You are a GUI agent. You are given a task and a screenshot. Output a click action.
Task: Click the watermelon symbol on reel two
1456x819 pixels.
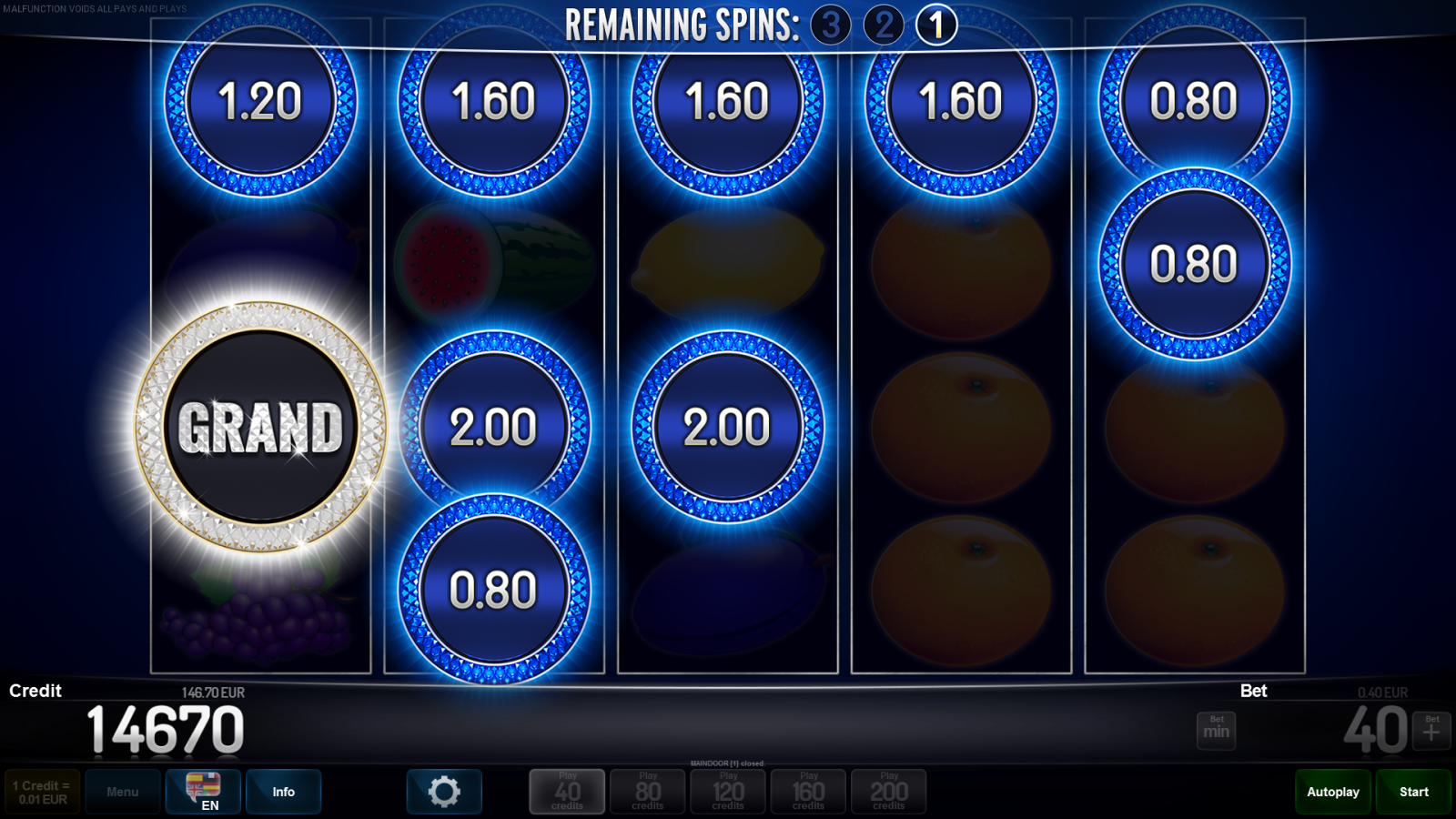(x=491, y=259)
